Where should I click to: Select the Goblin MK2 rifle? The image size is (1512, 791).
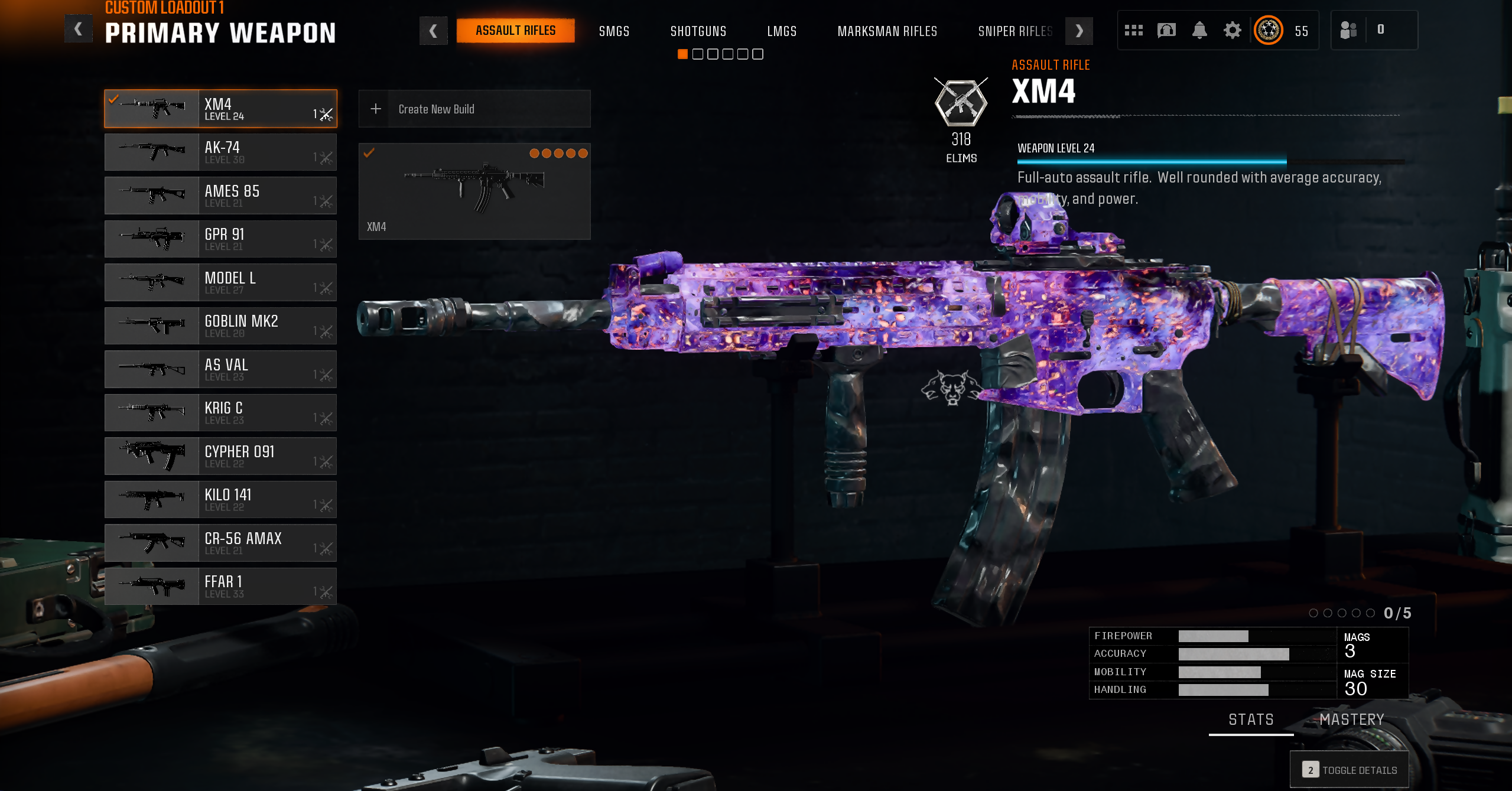pyautogui.click(x=220, y=326)
